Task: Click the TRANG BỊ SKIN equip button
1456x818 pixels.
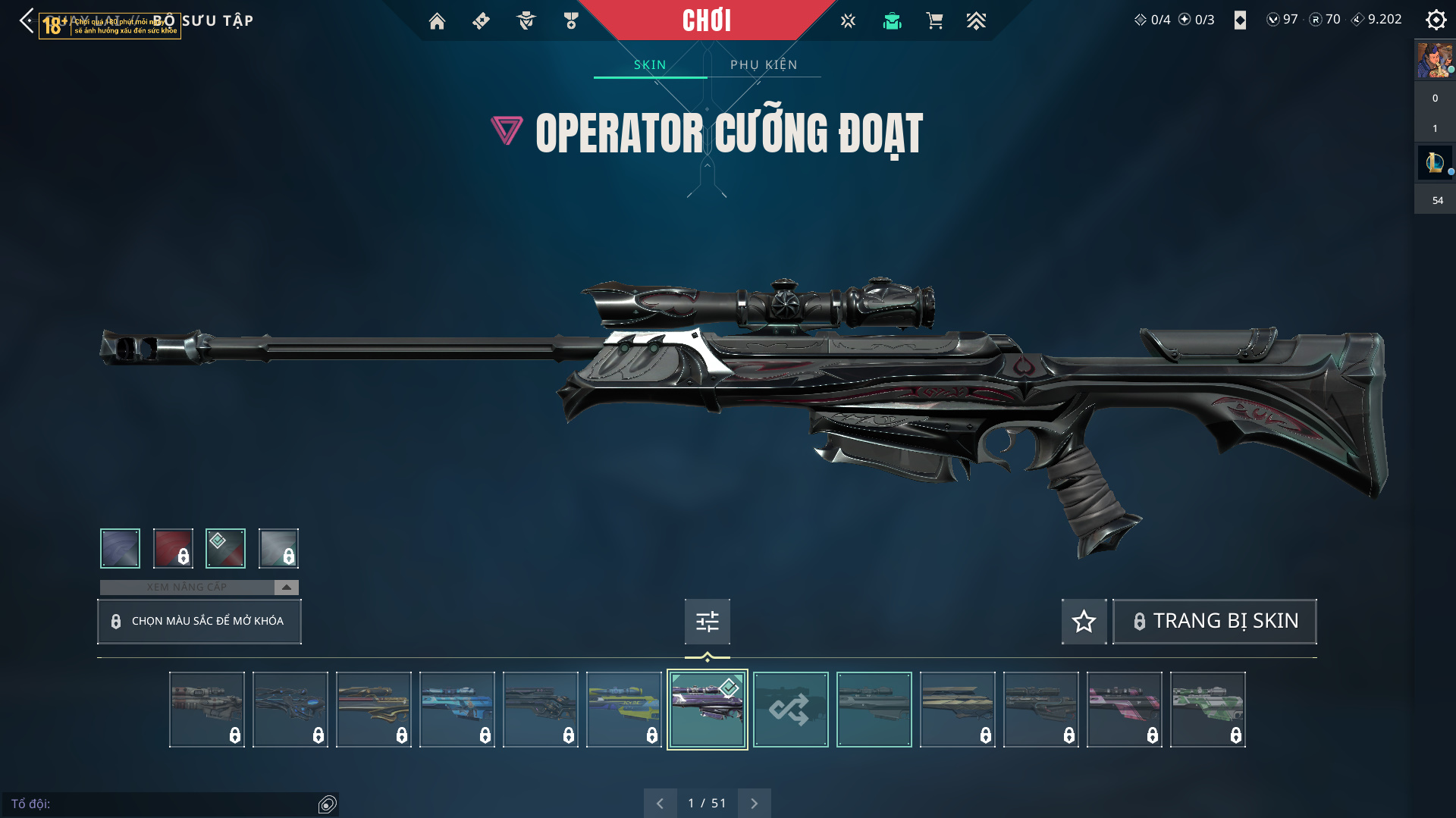Action: tap(1214, 622)
